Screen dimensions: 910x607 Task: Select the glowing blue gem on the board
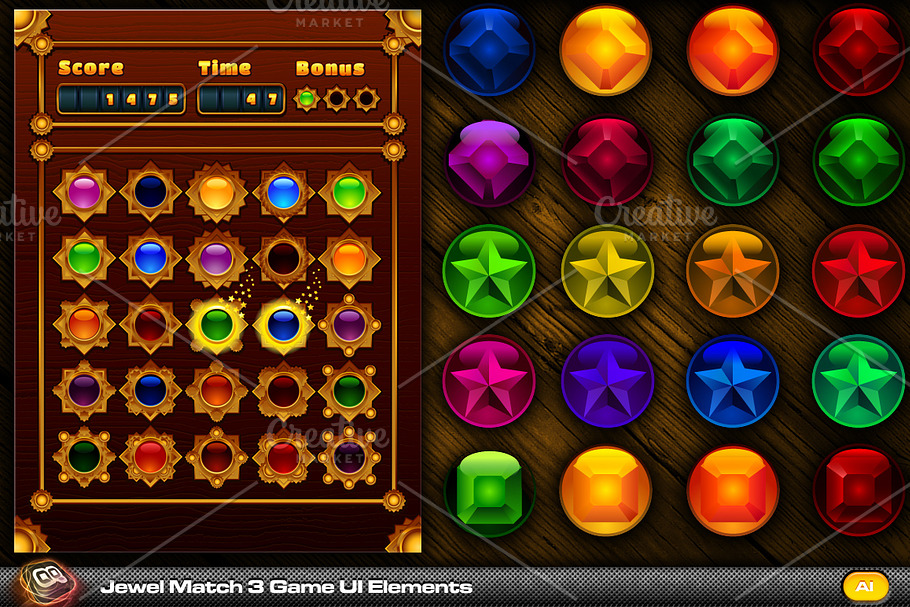[x=283, y=324]
